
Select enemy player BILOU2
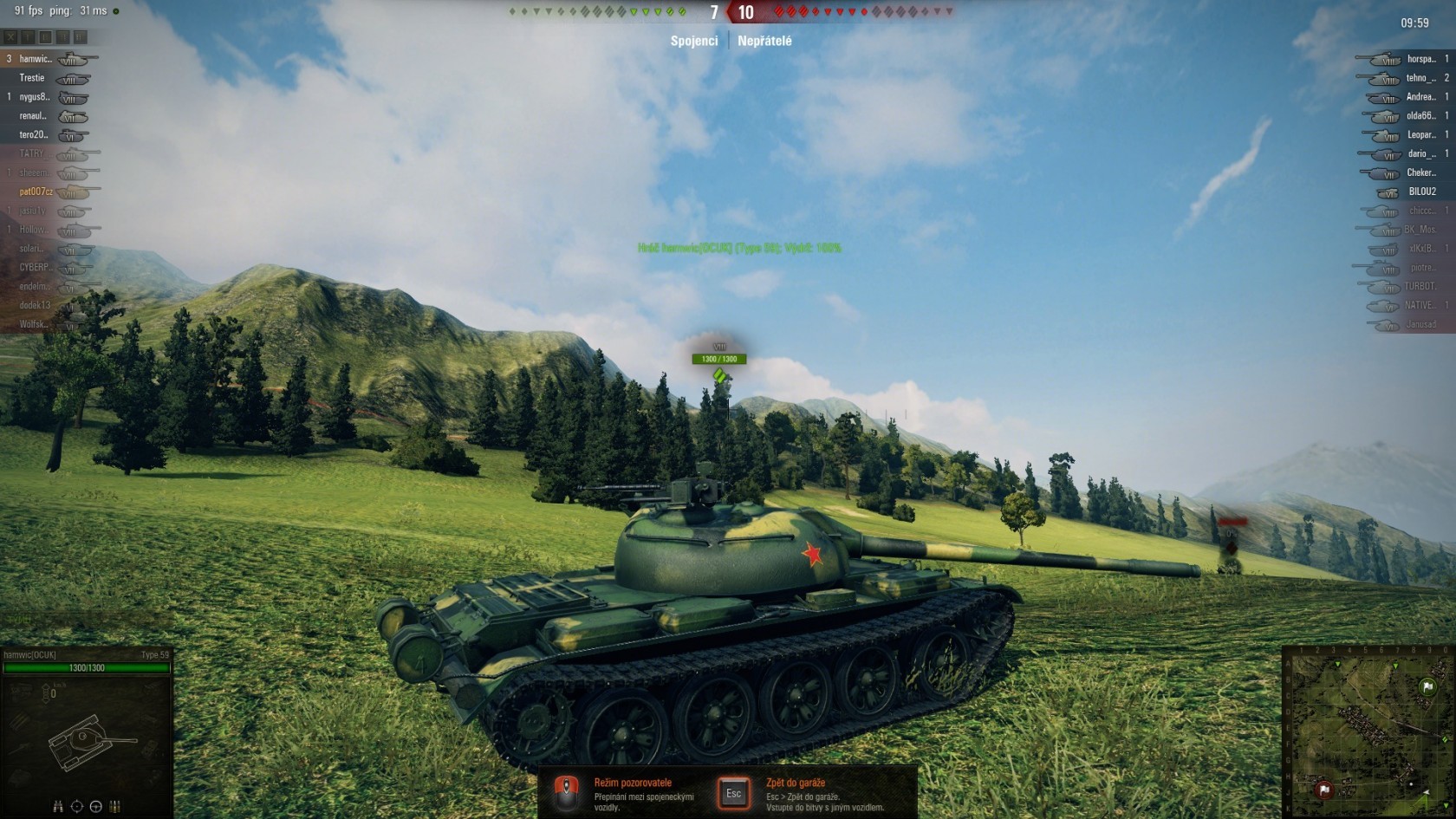point(1422,192)
